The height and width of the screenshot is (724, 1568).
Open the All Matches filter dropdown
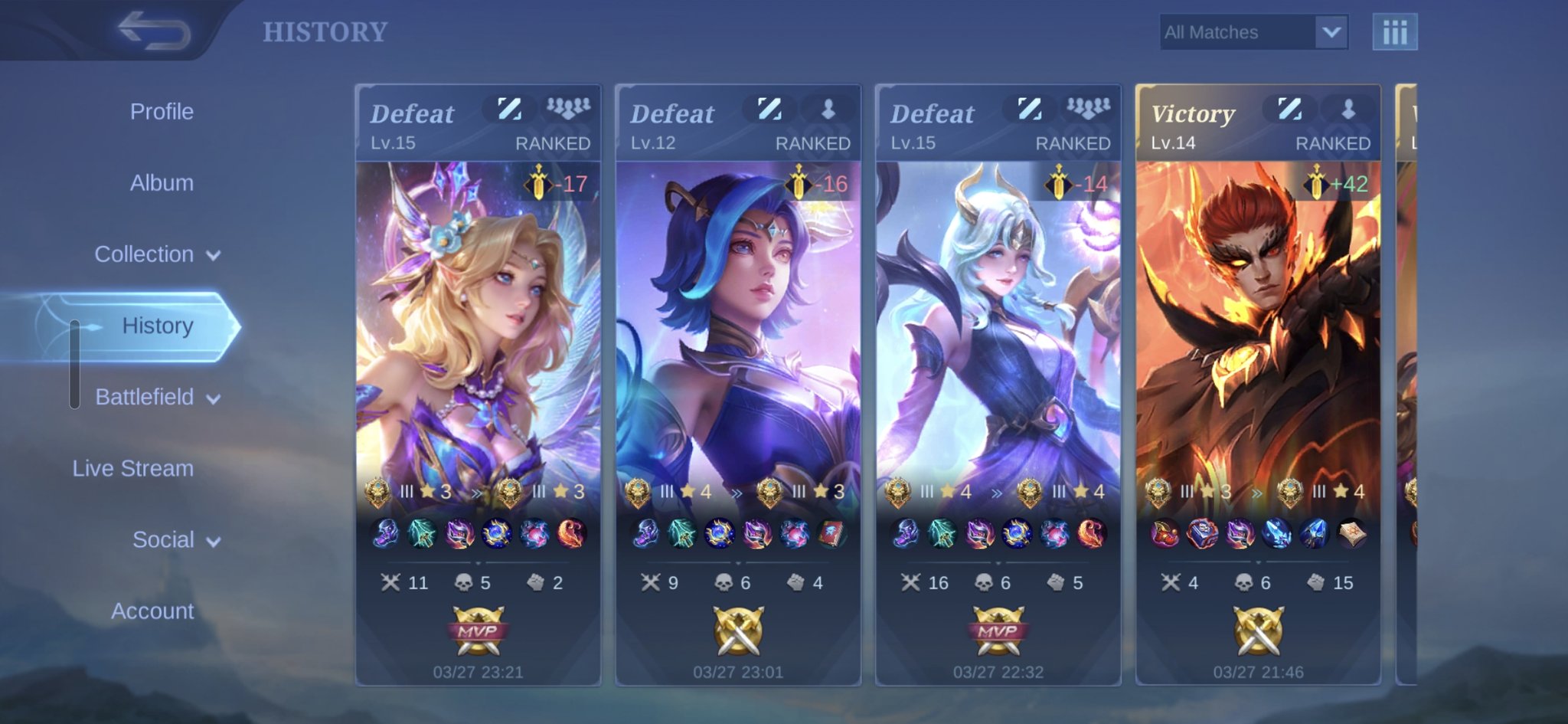coord(1253,32)
